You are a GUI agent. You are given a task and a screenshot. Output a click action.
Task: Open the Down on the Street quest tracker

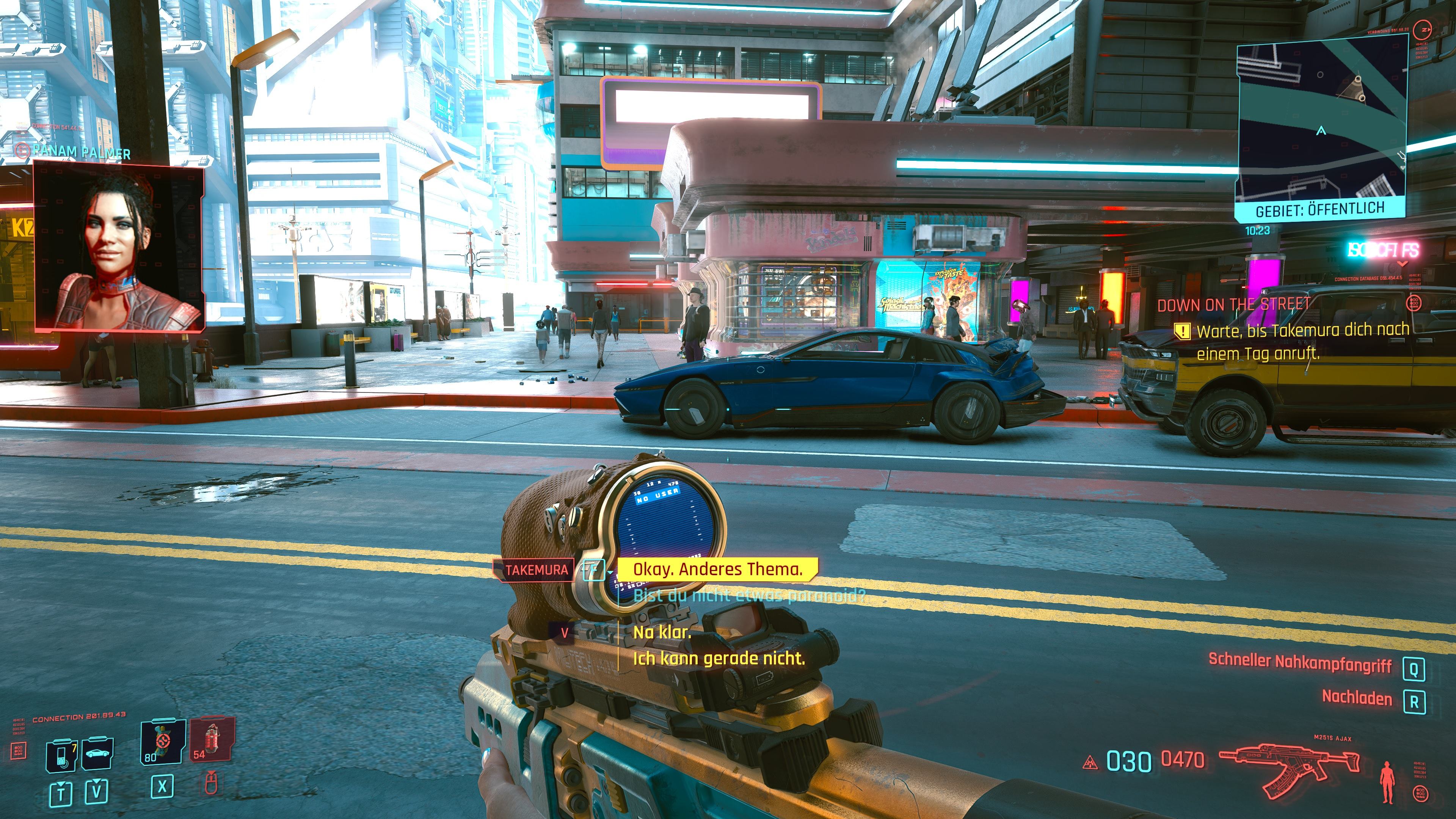[1233, 305]
